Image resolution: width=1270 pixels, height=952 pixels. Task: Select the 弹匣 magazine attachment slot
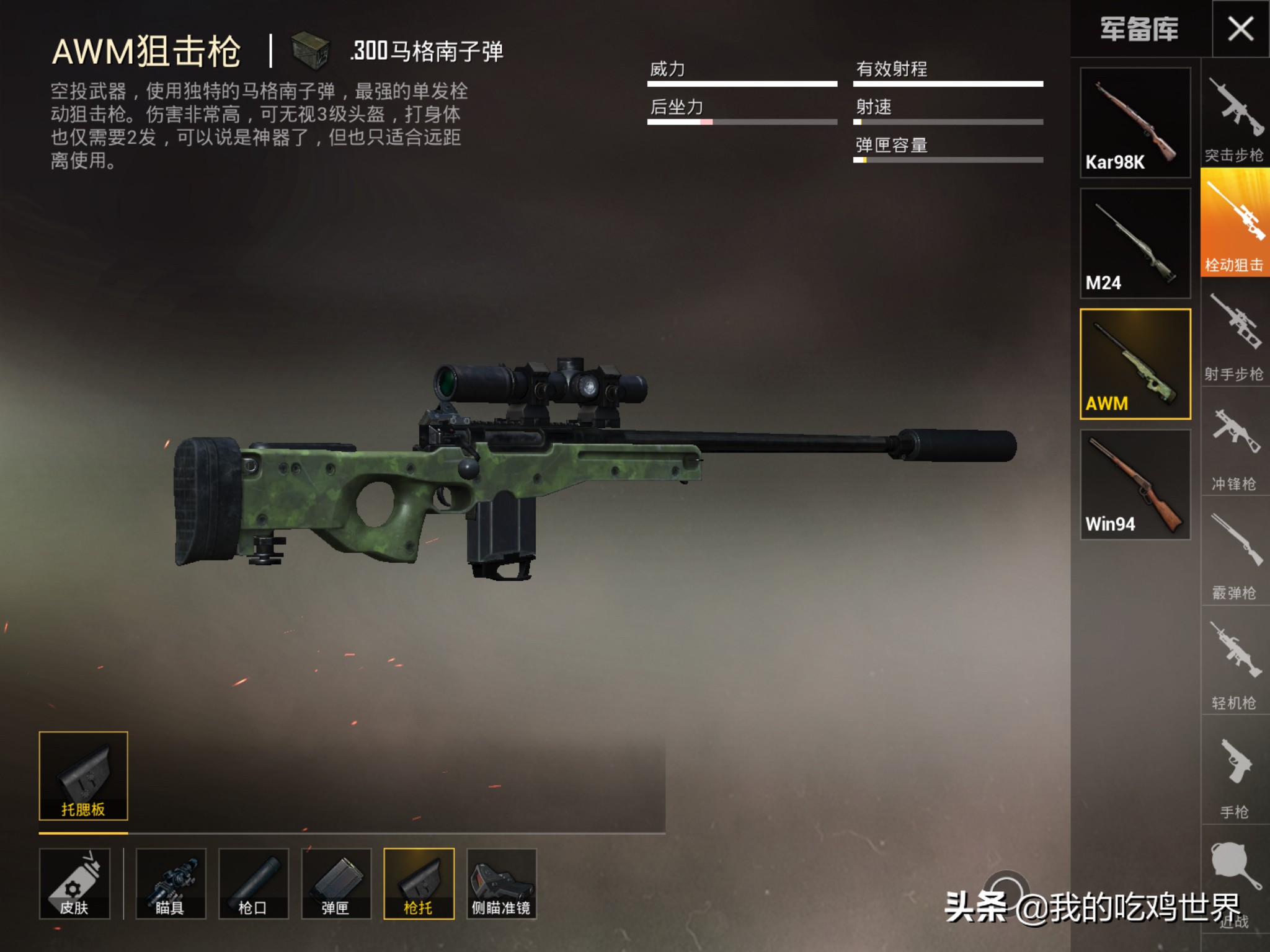point(336,883)
